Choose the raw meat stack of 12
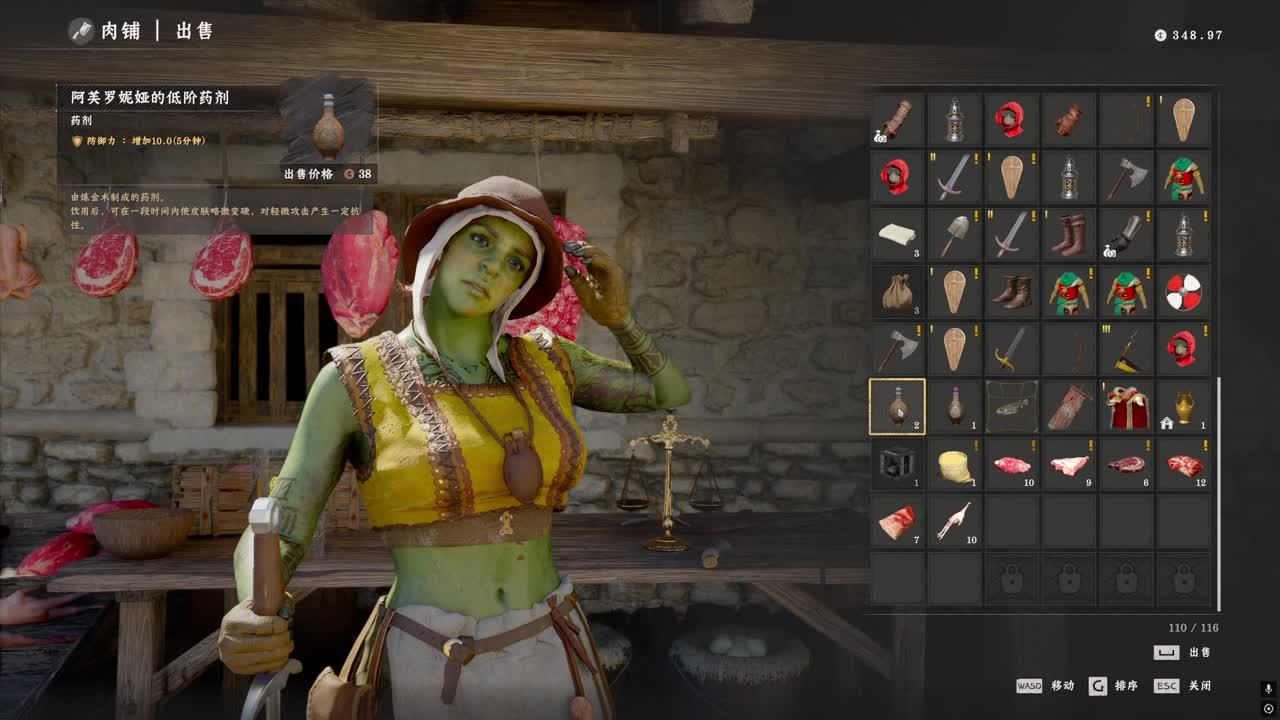Image resolution: width=1280 pixels, height=720 pixels. pos(1184,464)
